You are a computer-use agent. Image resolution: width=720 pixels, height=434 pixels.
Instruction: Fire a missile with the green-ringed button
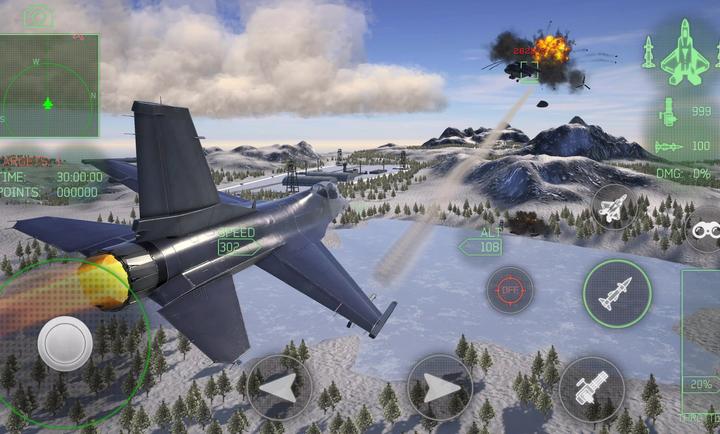(x=617, y=294)
